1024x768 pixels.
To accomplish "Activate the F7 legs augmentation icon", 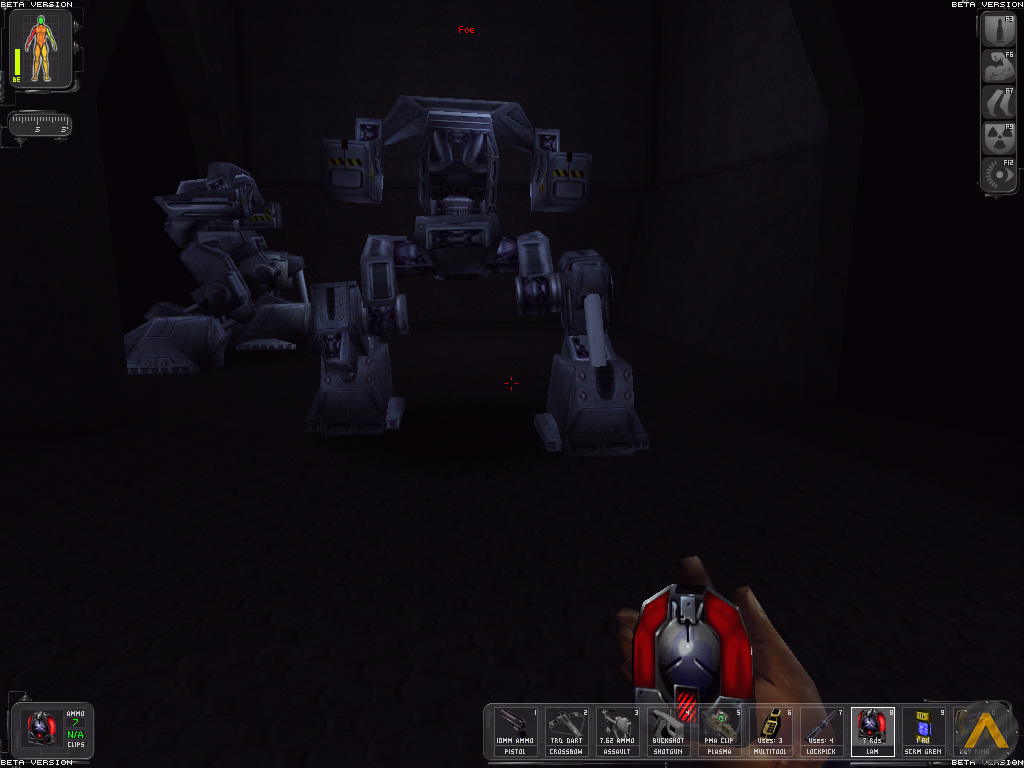I will pos(999,104).
